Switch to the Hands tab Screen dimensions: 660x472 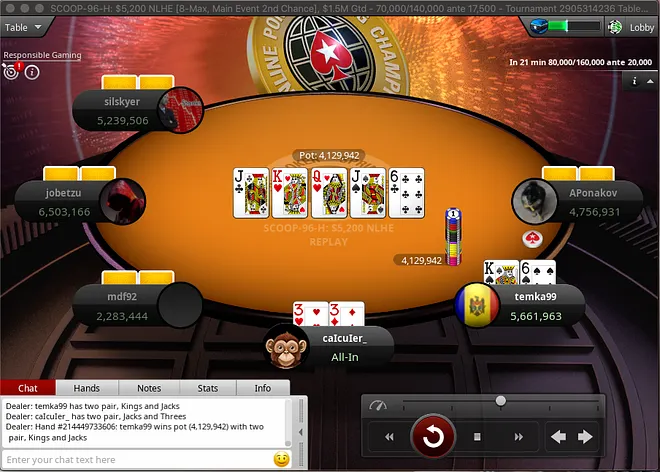87,388
